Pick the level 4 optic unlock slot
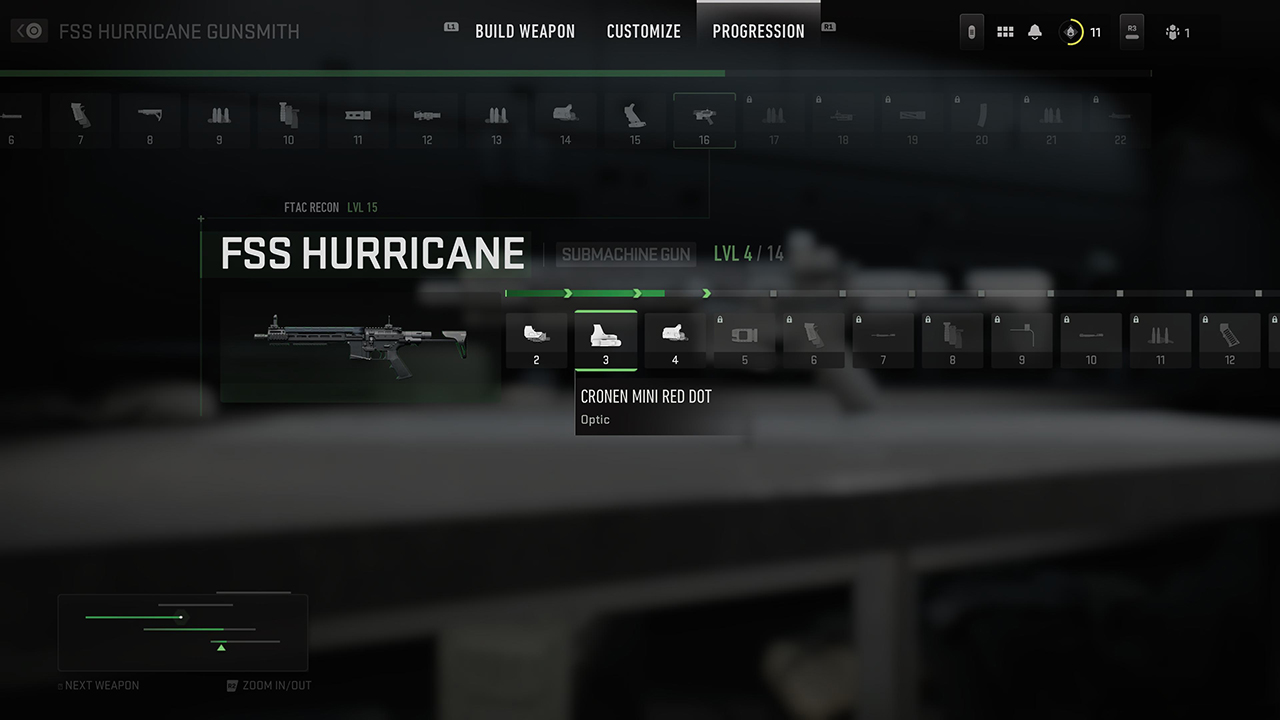Viewport: 1280px width, 720px height. (675, 341)
